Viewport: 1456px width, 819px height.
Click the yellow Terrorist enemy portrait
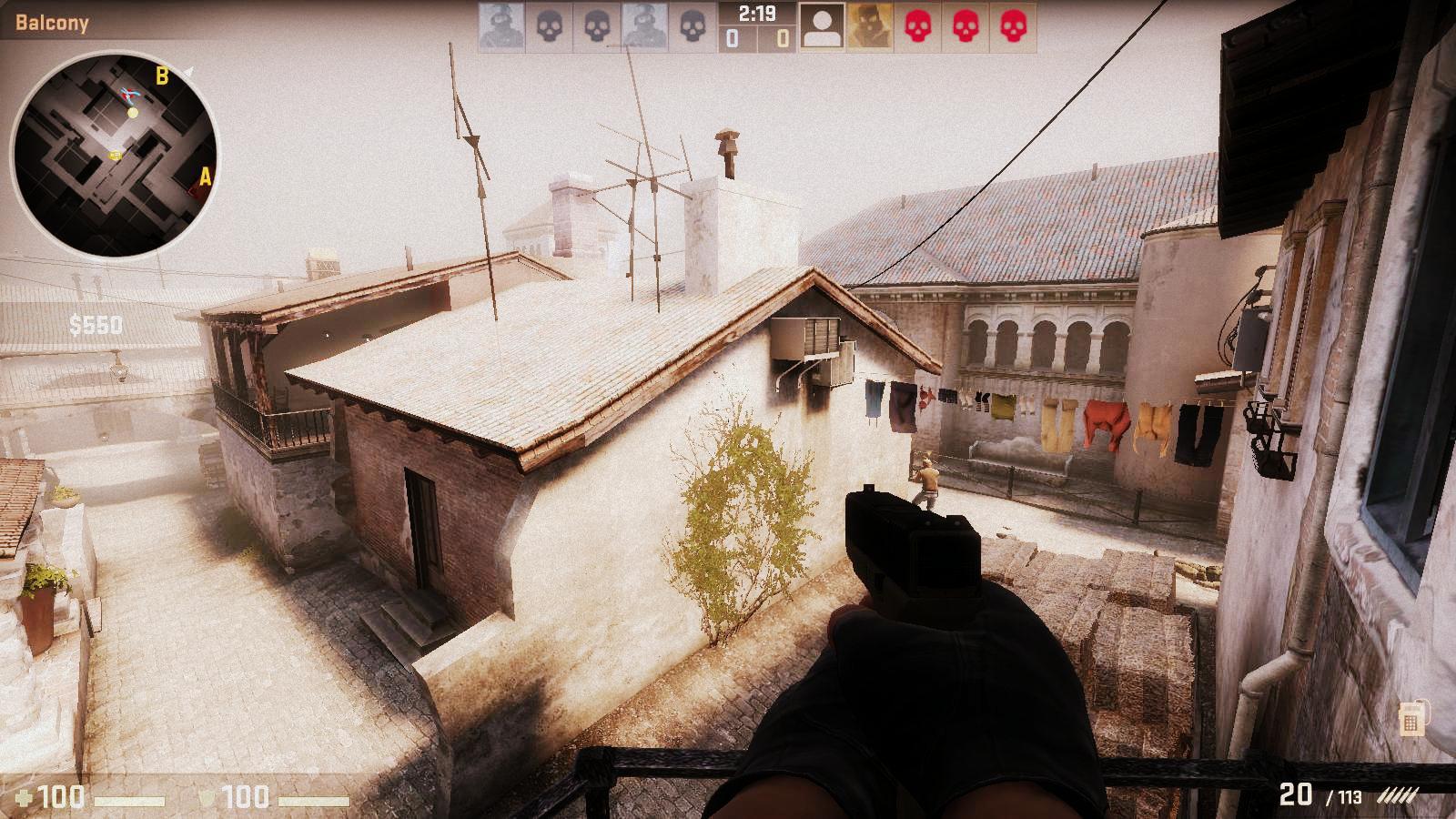tap(869, 26)
